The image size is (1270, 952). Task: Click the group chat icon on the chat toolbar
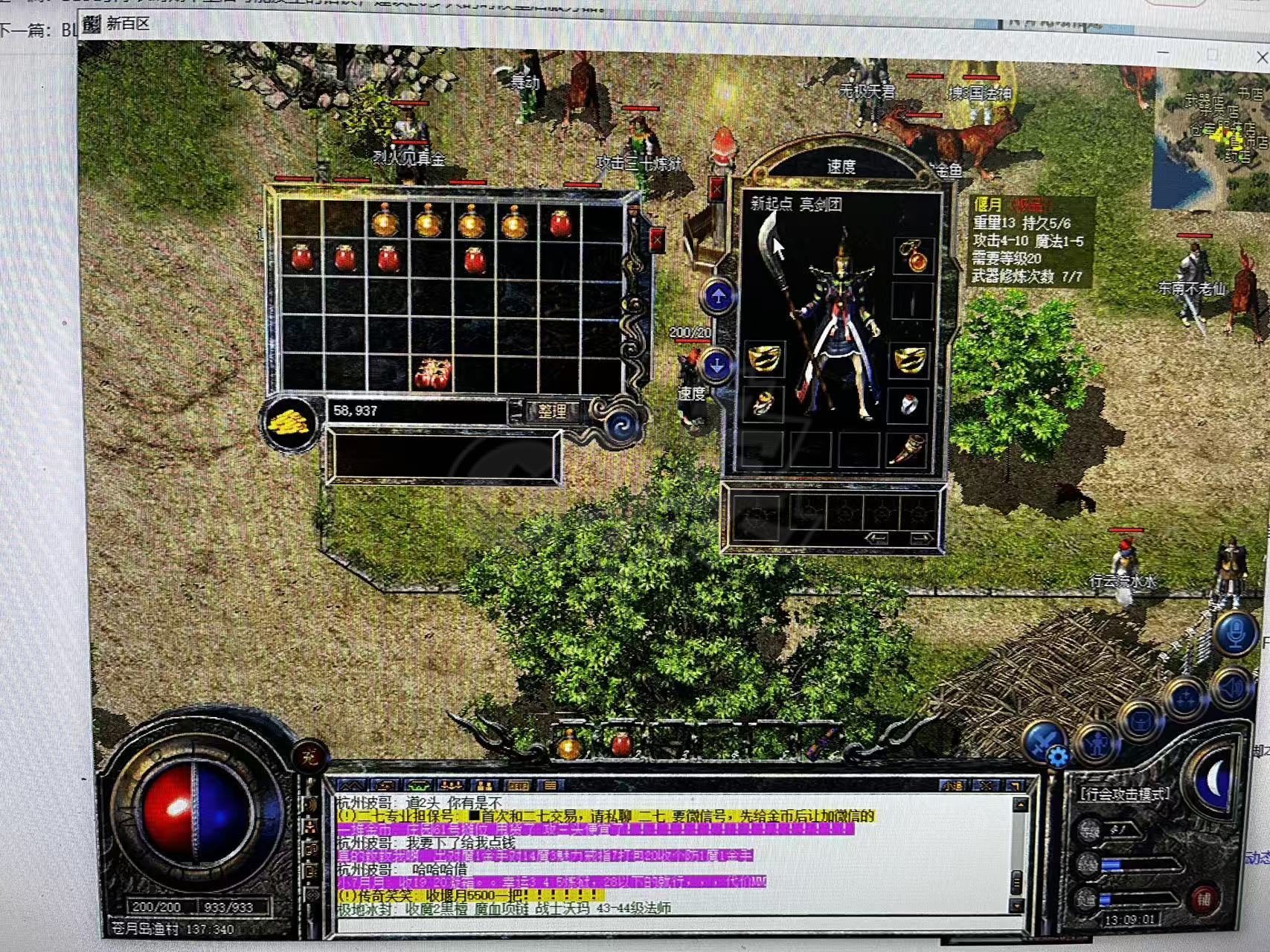pyautogui.click(x=452, y=785)
